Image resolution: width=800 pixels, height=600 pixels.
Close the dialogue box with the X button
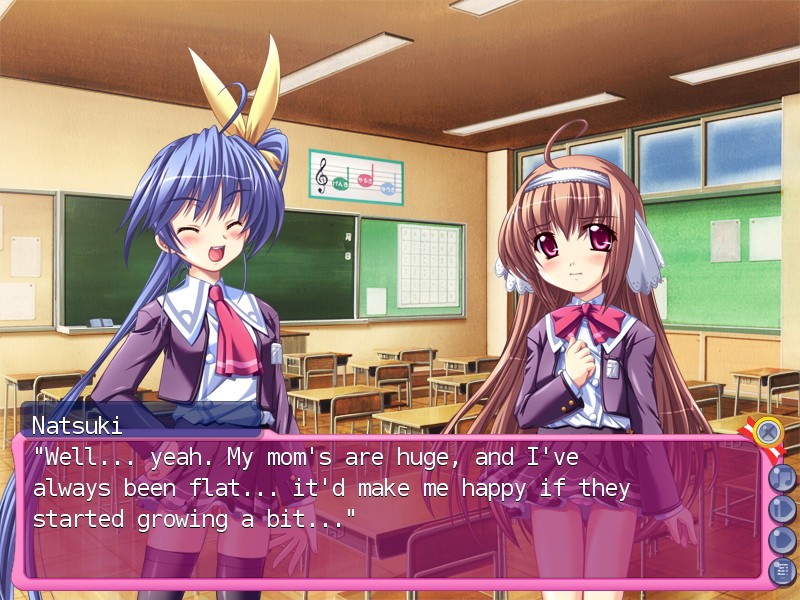(x=768, y=432)
